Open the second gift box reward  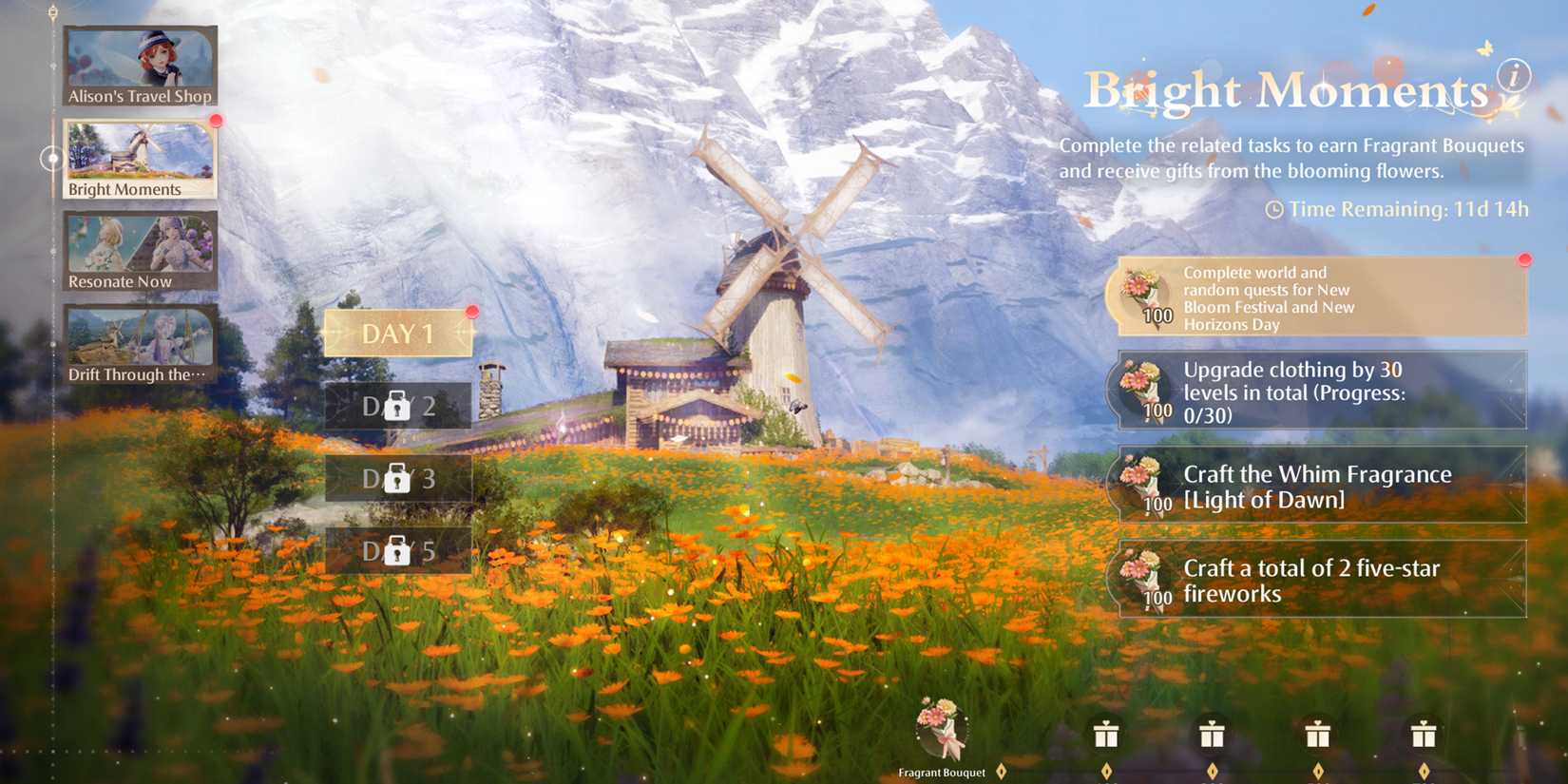click(1211, 735)
